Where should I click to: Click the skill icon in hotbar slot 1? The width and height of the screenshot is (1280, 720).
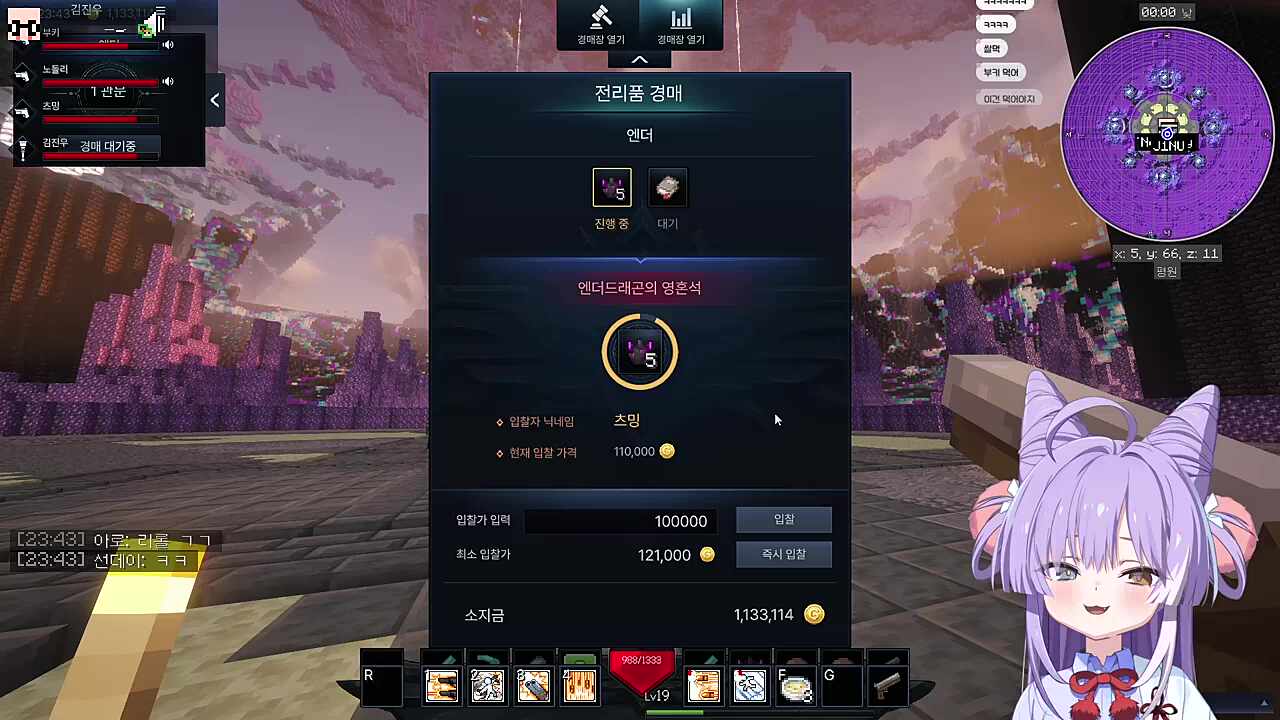click(441, 685)
